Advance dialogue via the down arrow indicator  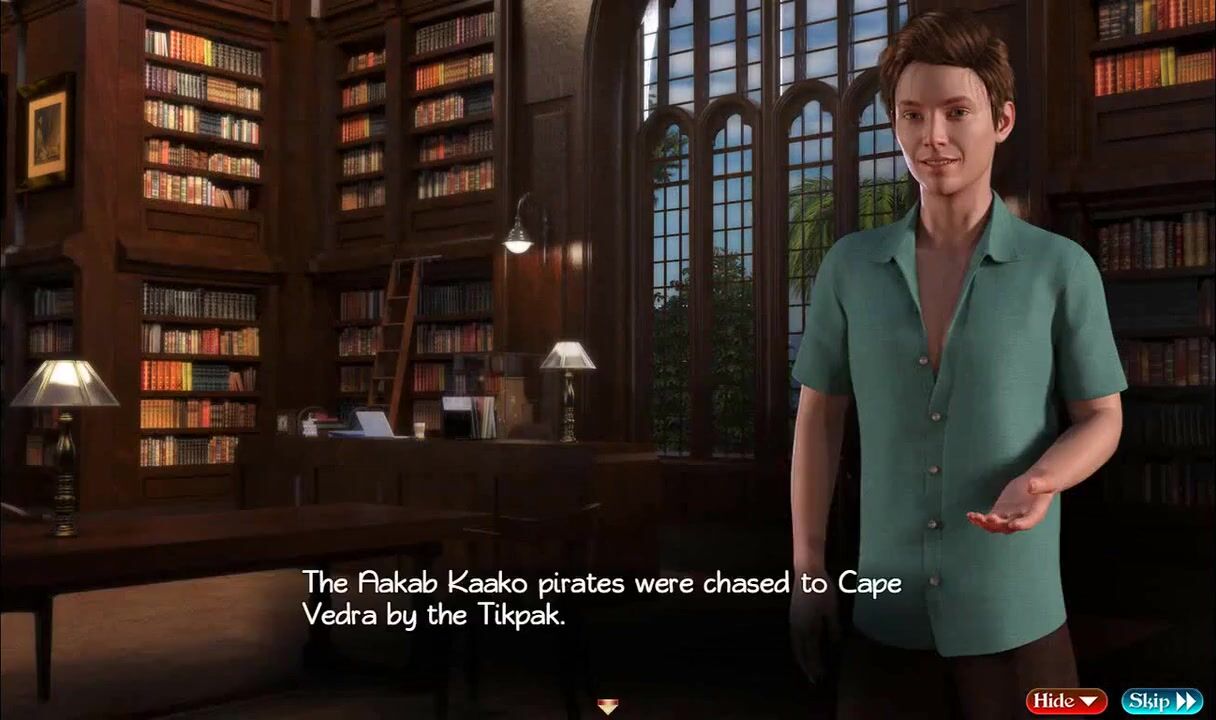click(x=607, y=707)
